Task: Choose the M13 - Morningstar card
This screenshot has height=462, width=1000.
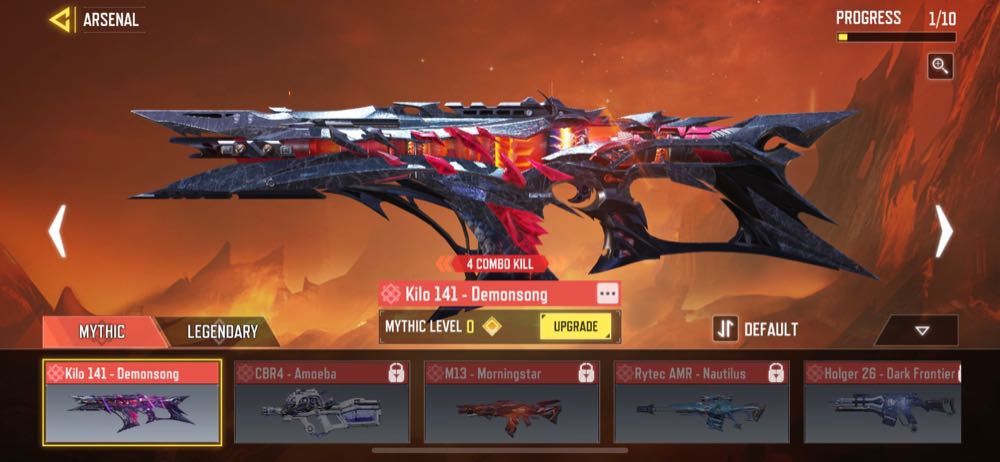Action: pyautogui.click(x=511, y=402)
